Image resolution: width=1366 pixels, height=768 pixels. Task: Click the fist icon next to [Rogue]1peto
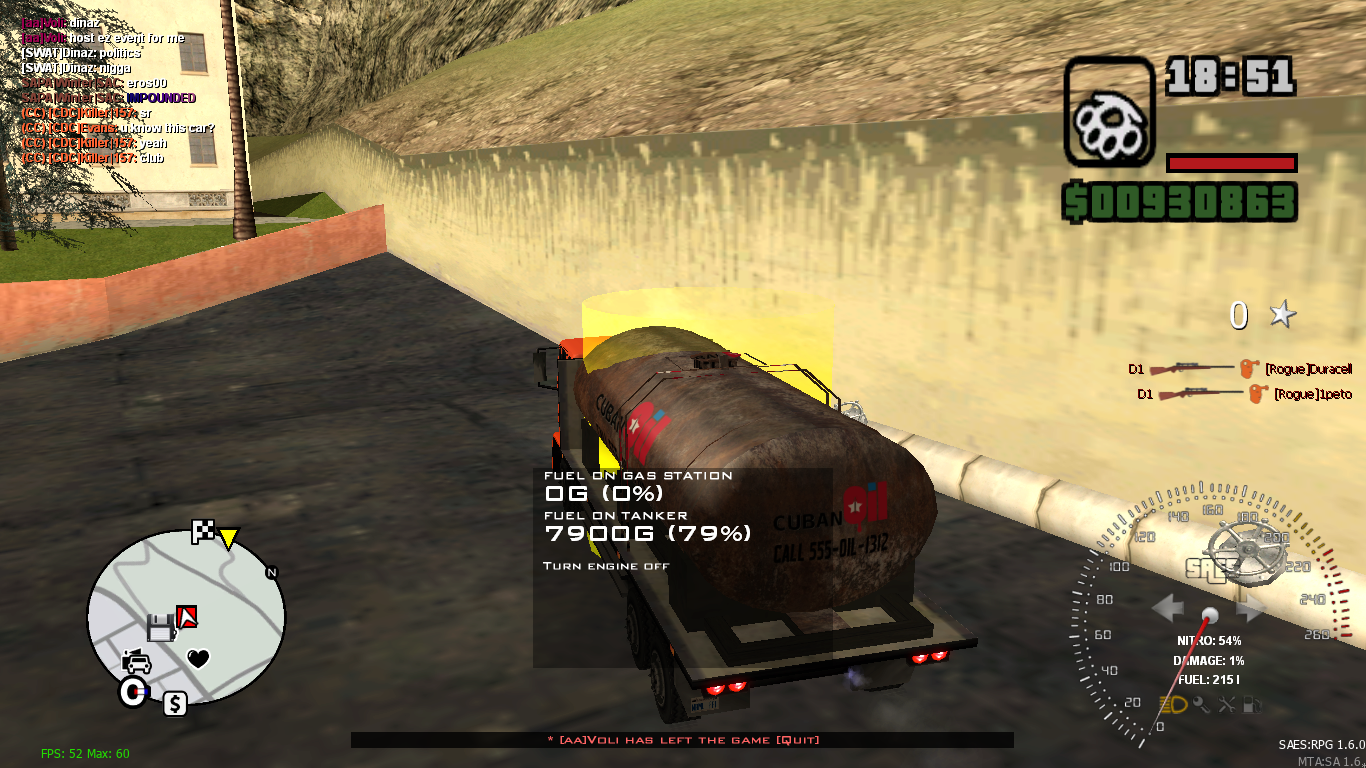1258,394
